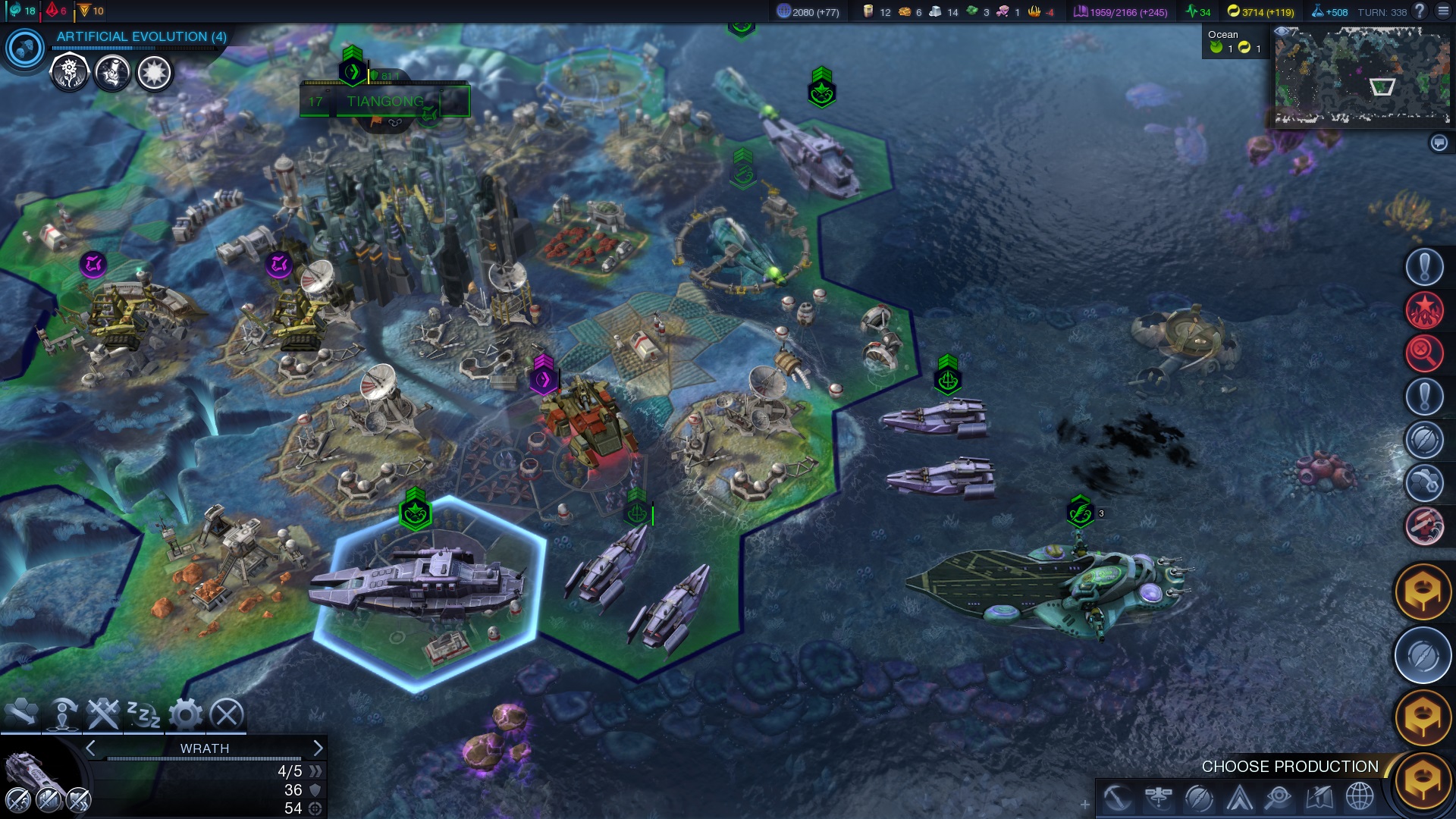
Task: Cycle to the next unit arrow
Action: point(318,748)
